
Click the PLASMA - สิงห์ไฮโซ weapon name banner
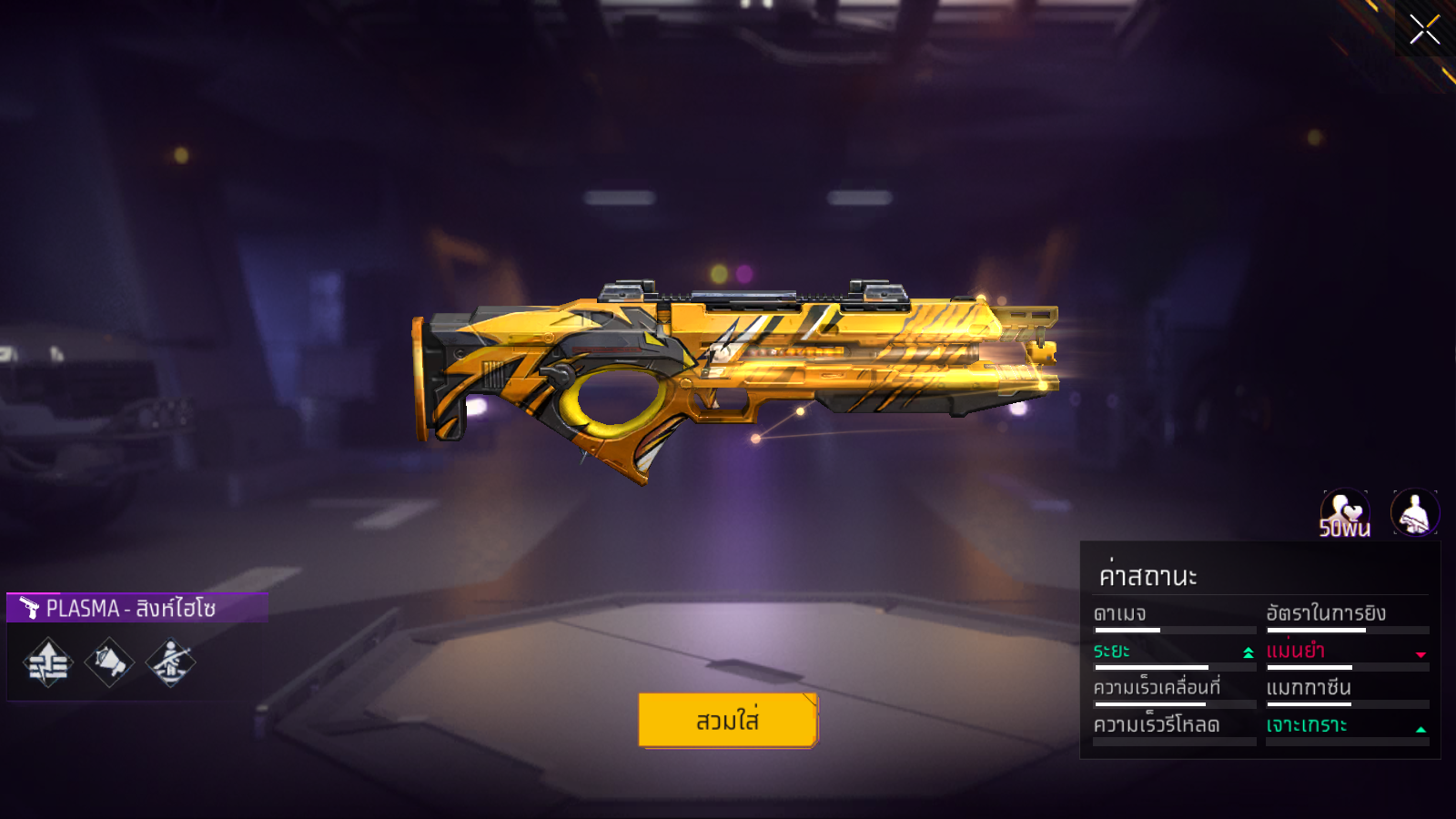(136, 608)
